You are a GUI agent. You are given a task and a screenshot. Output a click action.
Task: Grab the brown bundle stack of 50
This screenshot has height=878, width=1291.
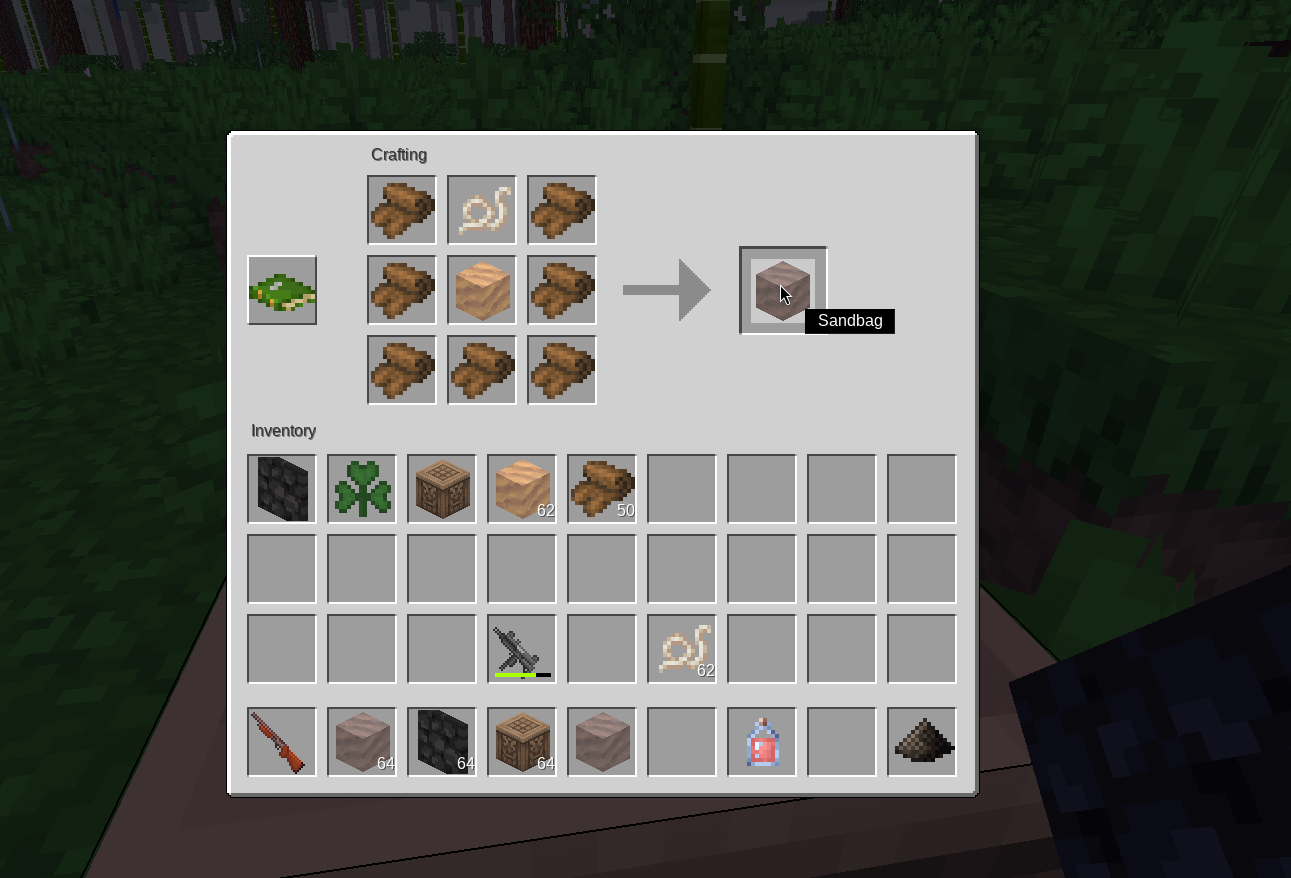coord(602,489)
